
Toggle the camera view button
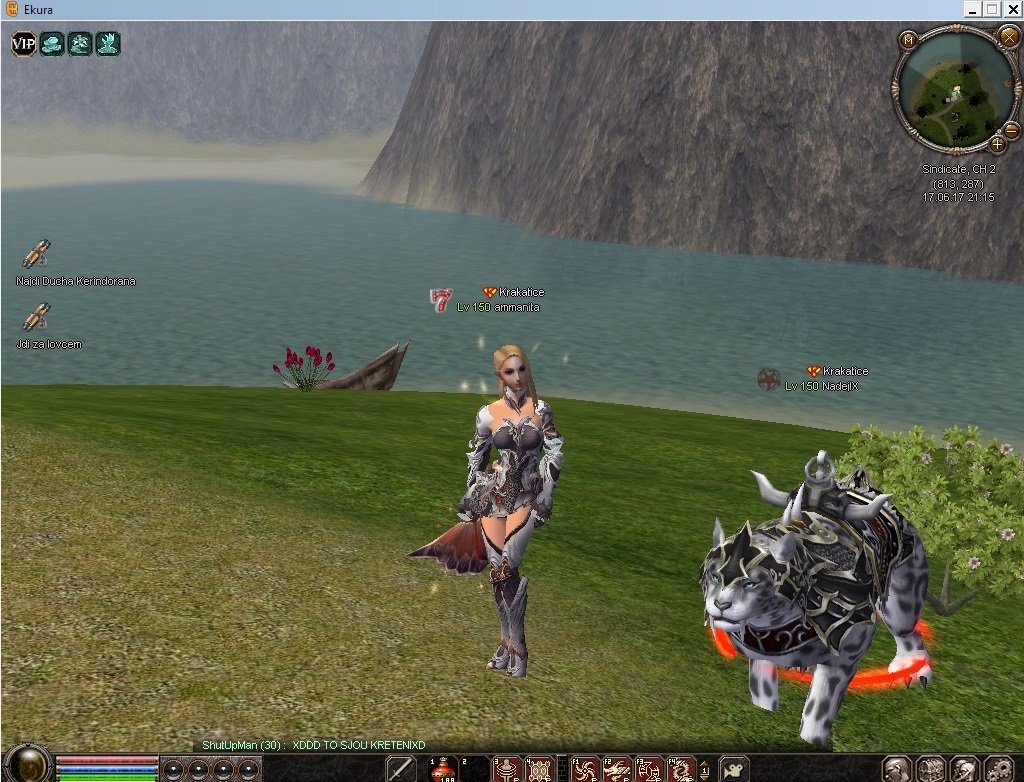point(734,769)
